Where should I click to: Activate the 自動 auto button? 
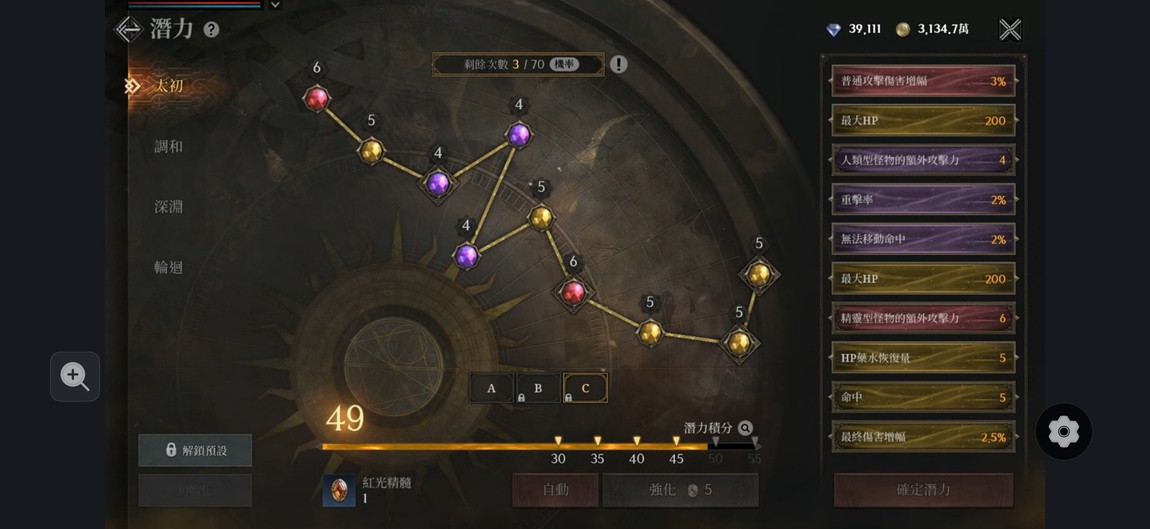click(555, 490)
